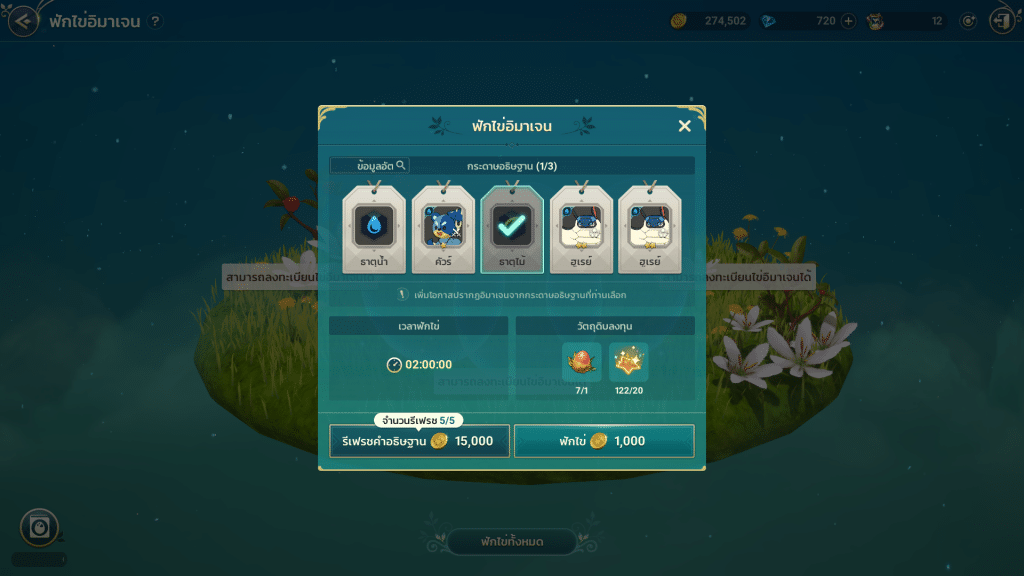Viewport: 1024px width, 576px height.
Task: Inspect the golden star material icon
Action: tap(629, 362)
